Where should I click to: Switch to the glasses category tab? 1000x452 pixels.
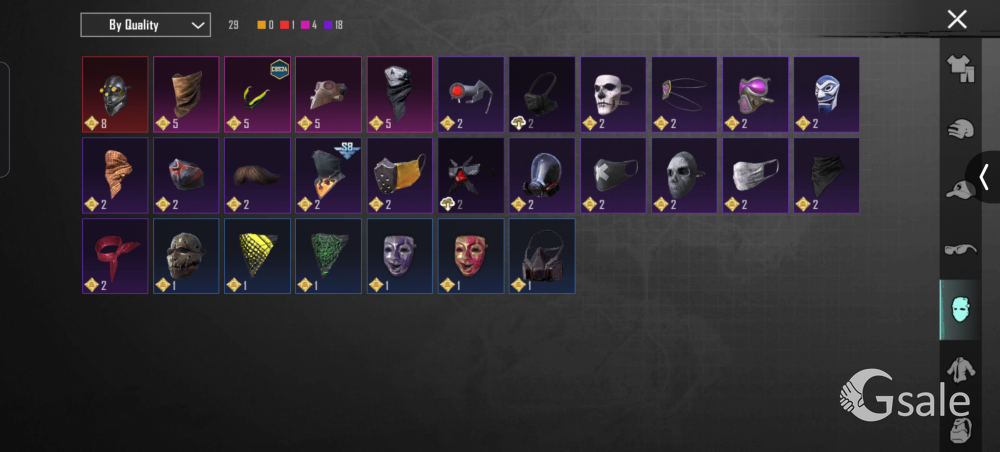[962, 249]
